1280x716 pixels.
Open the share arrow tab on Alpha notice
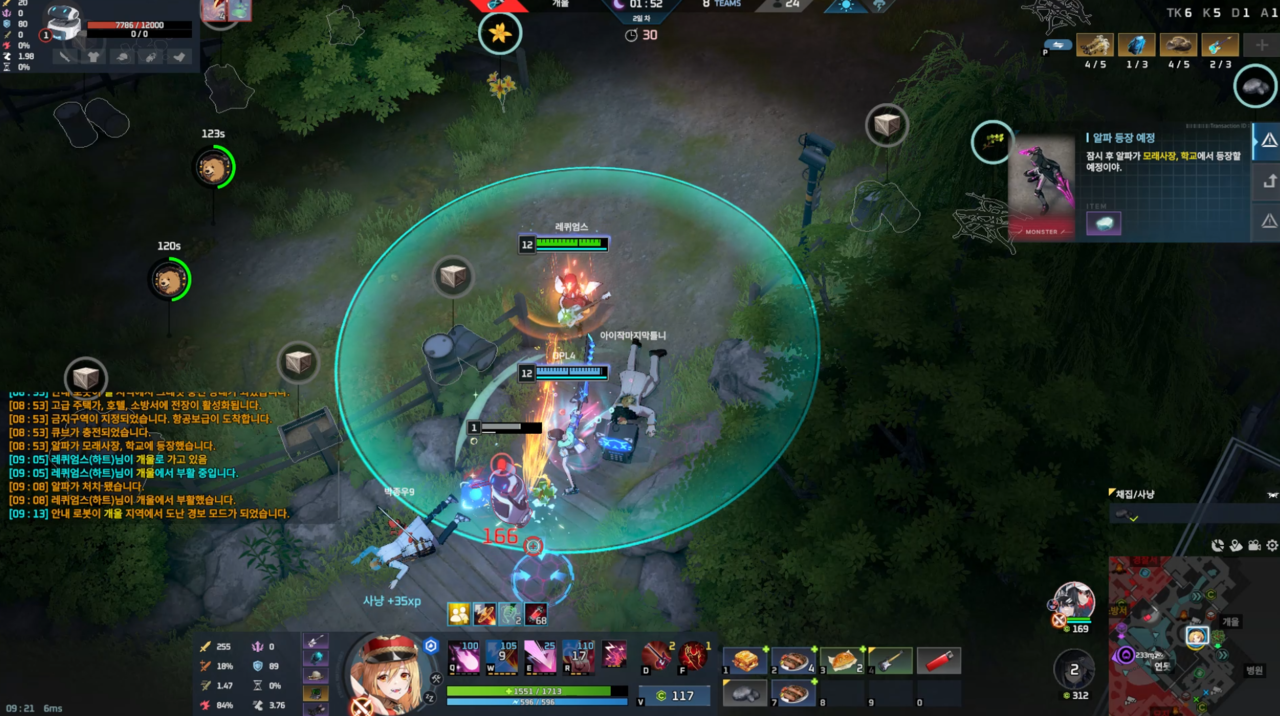tap(1268, 181)
